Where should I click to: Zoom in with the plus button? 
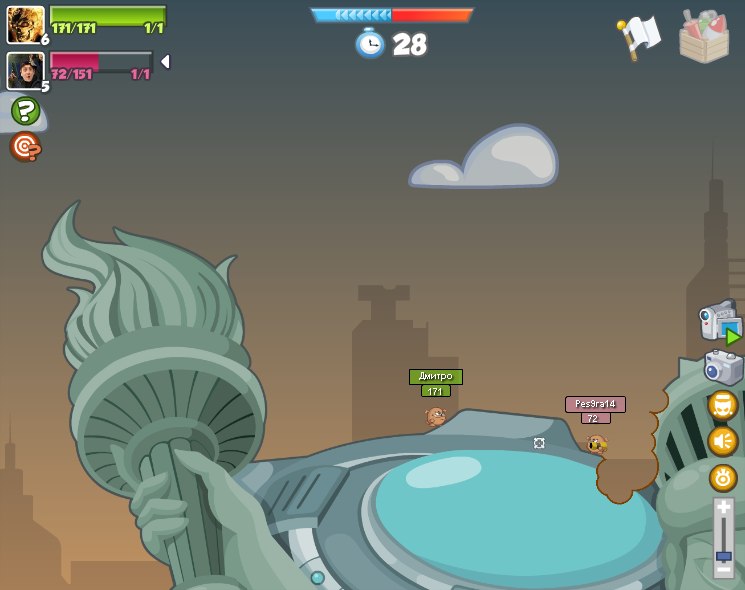pos(723,508)
